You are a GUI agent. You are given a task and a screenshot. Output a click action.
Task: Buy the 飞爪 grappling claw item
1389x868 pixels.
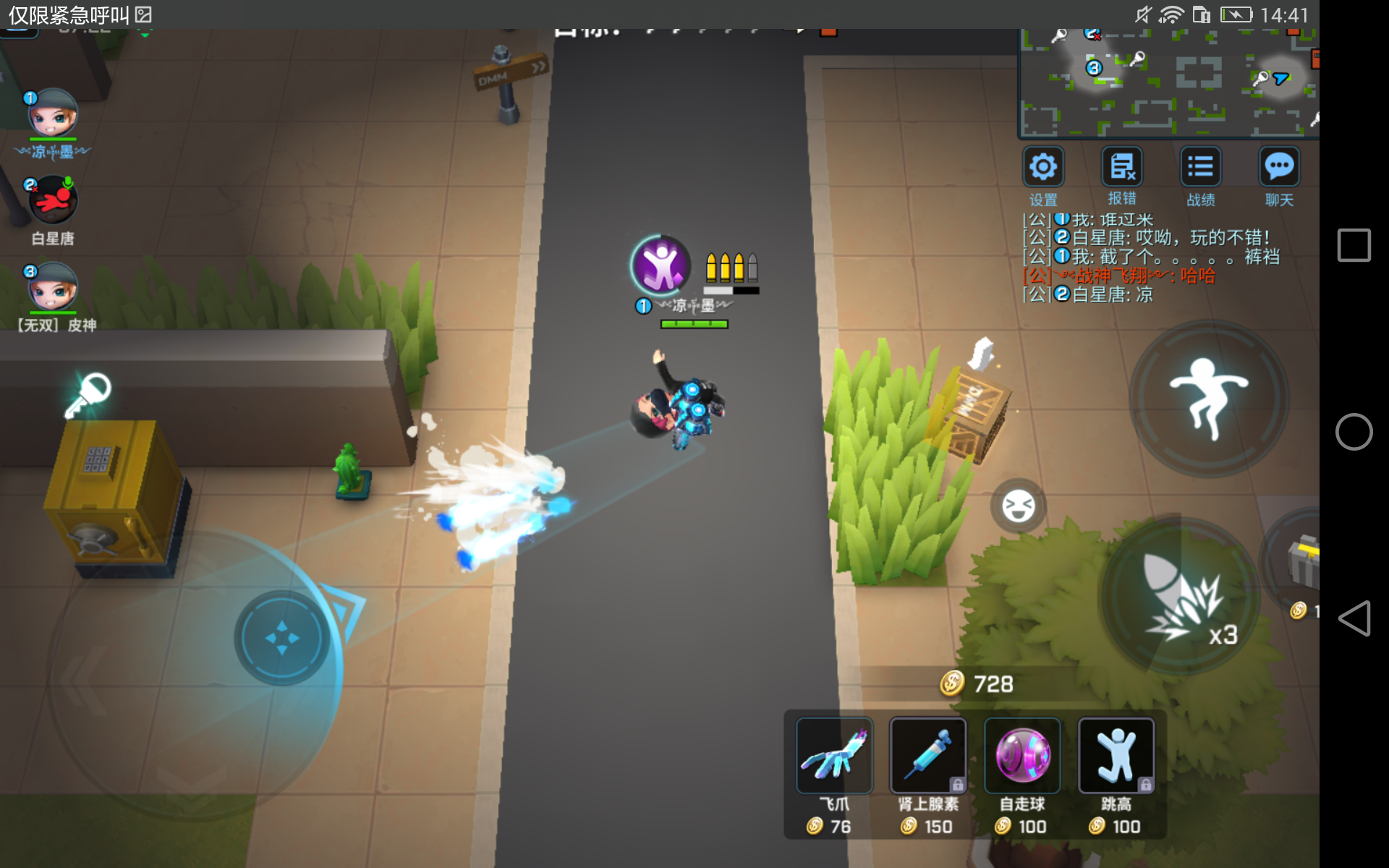coord(834,756)
